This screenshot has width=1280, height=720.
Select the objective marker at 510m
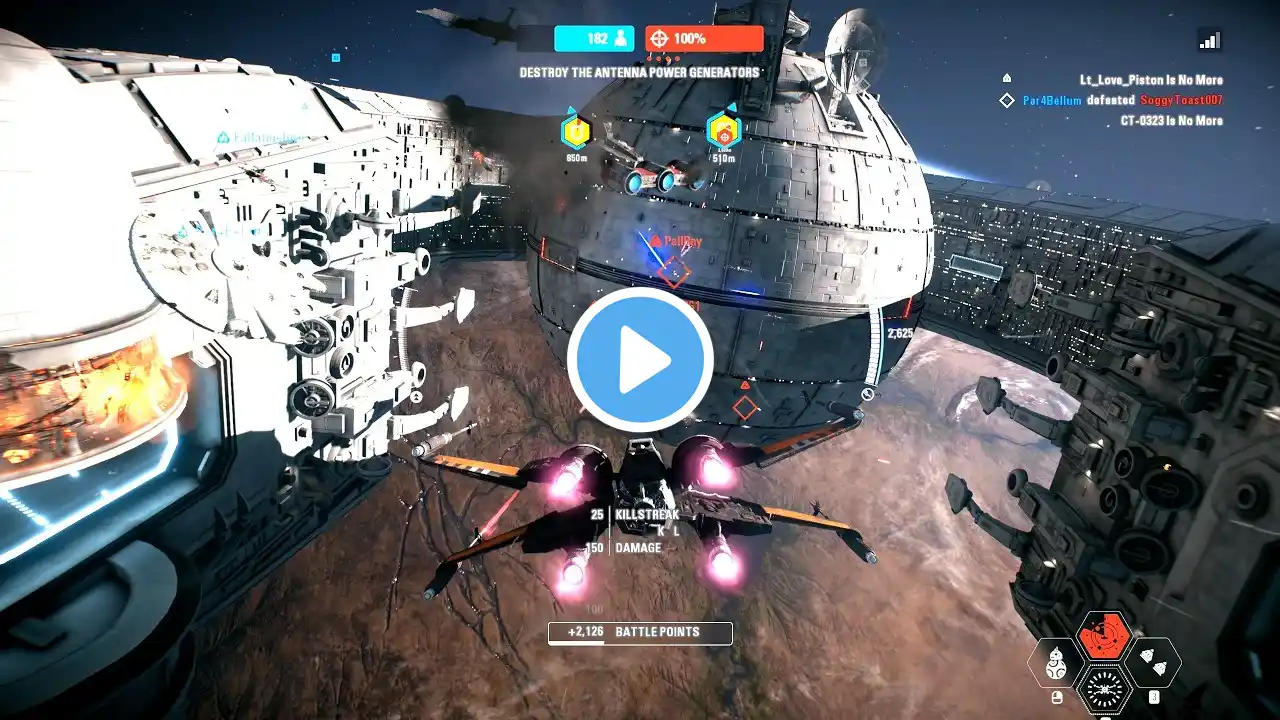click(723, 131)
